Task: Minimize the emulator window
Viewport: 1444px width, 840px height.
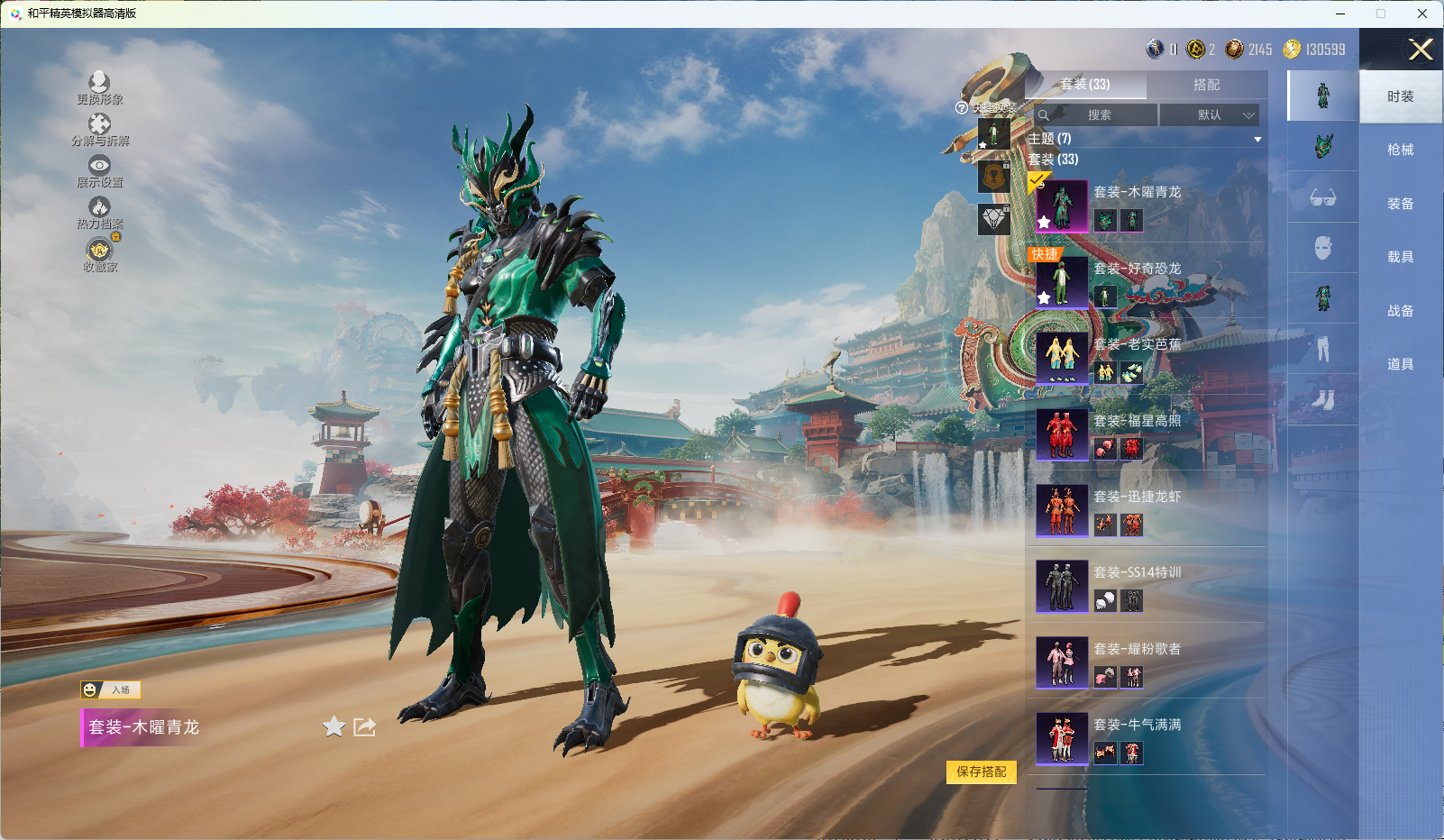Action: pos(1340,14)
